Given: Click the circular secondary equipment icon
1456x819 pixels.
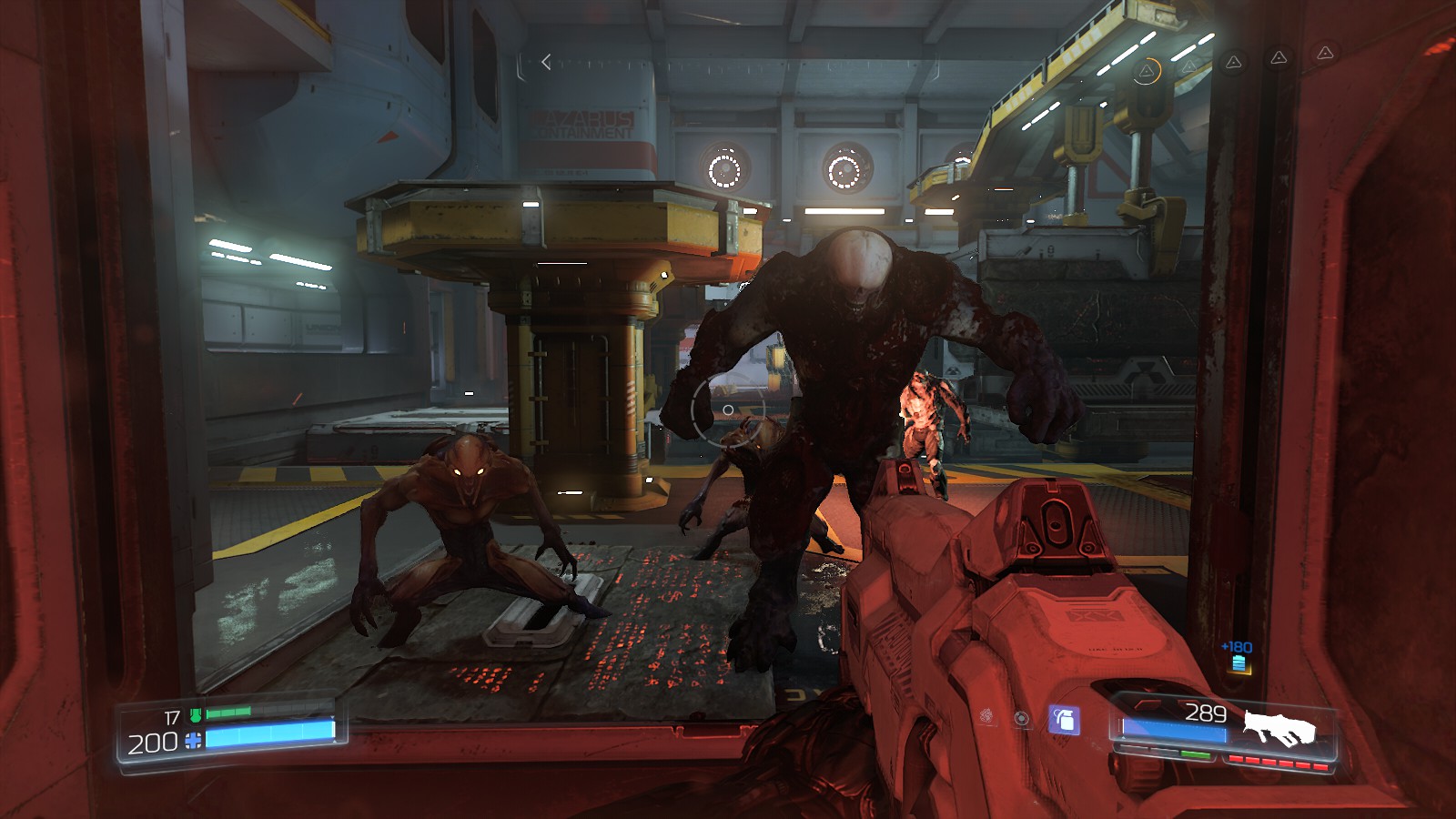Looking at the screenshot, I should click(1021, 720).
